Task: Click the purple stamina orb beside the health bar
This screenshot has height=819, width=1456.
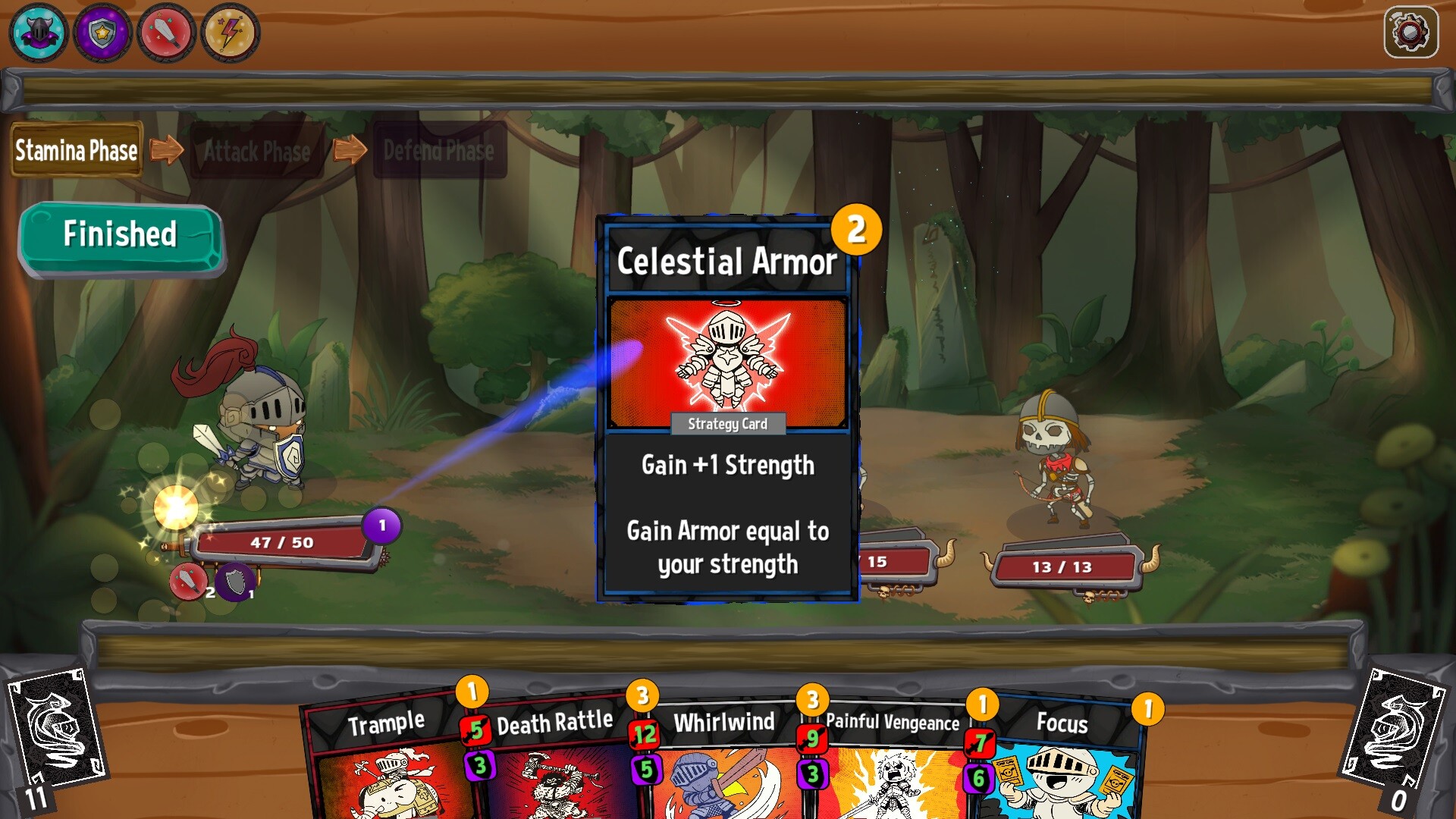Action: point(381,526)
